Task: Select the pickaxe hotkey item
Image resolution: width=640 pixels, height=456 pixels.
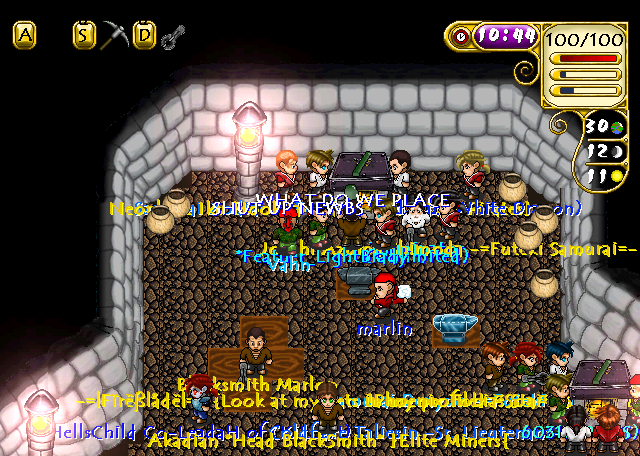Action: point(116,36)
